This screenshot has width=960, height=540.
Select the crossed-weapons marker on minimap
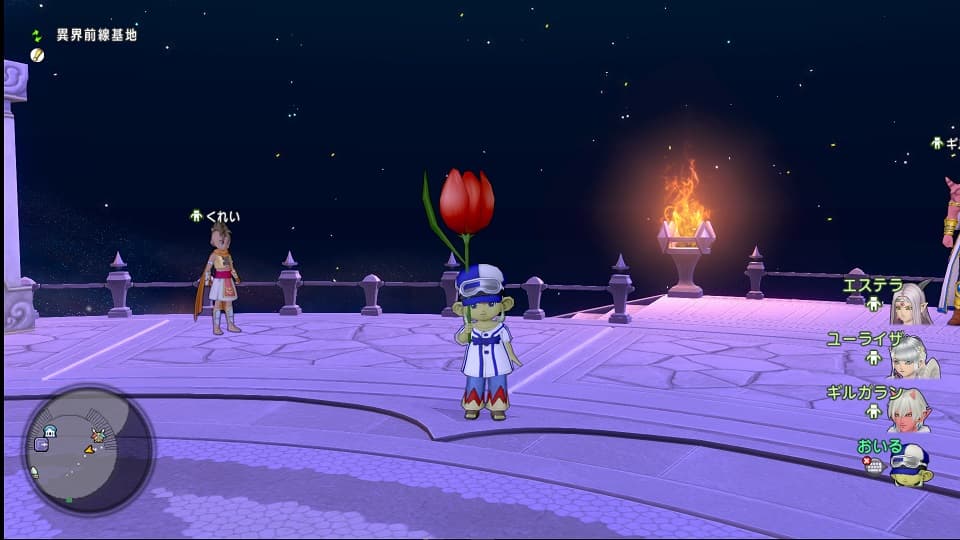[98, 435]
